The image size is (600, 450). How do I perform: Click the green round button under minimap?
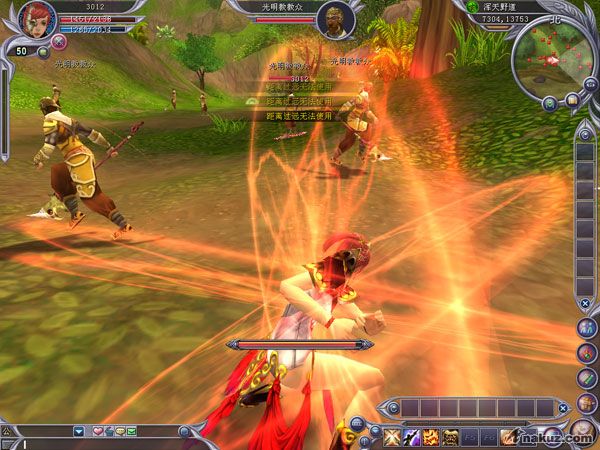tap(550, 102)
